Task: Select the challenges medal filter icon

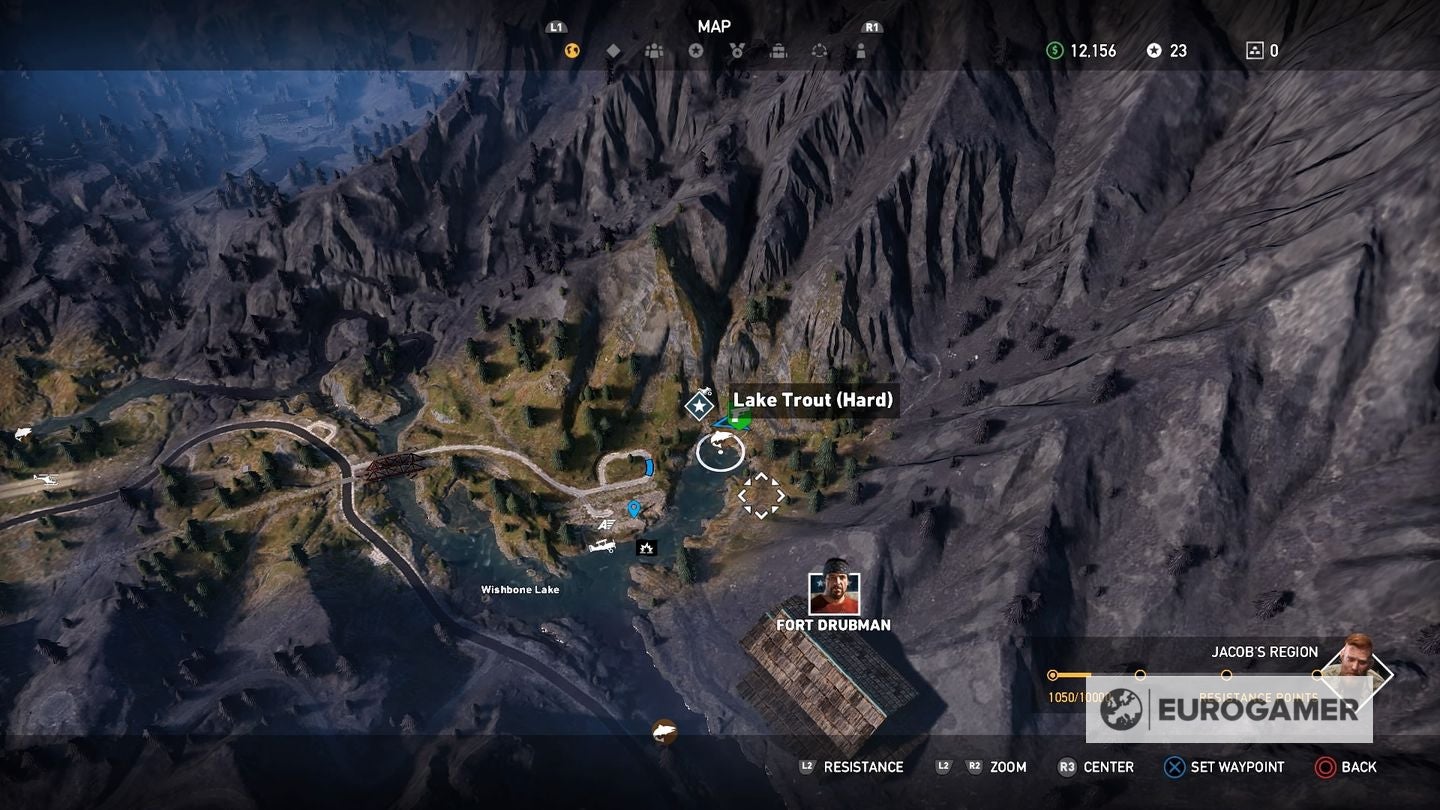Action: (x=737, y=48)
